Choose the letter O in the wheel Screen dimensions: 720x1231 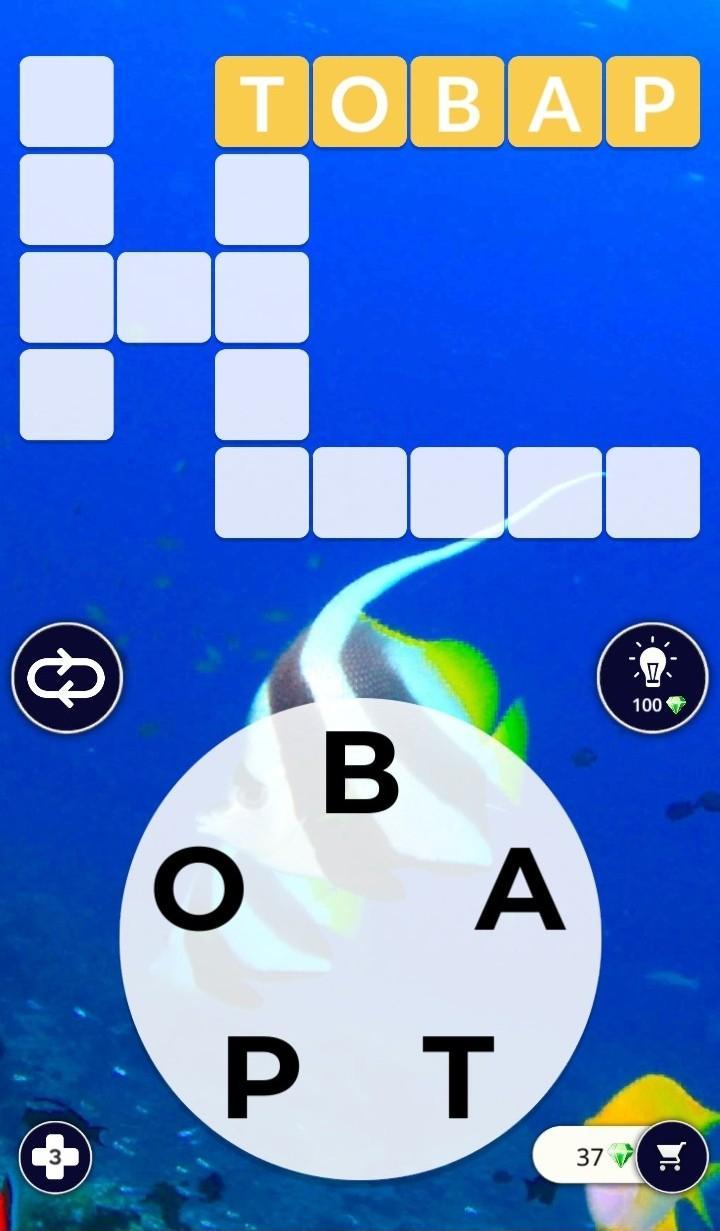pos(198,889)
